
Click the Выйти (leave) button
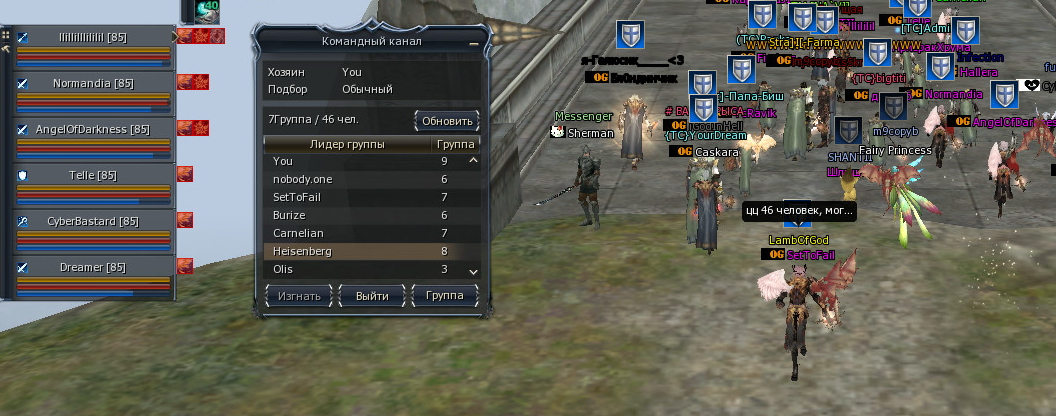(x=371, y=296)
